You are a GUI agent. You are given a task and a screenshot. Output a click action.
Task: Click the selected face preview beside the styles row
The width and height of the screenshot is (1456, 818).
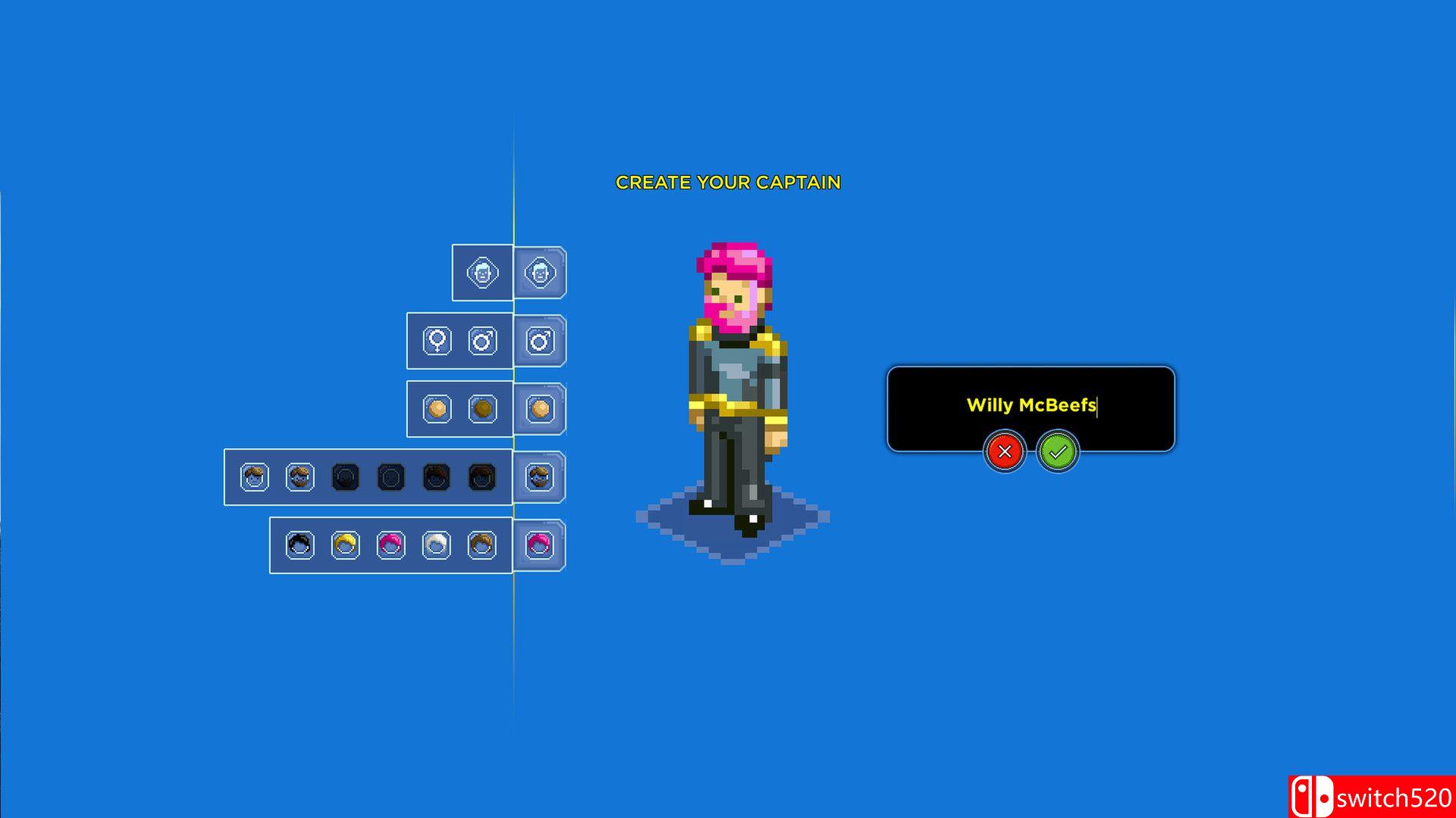click(x=540, y=477)
